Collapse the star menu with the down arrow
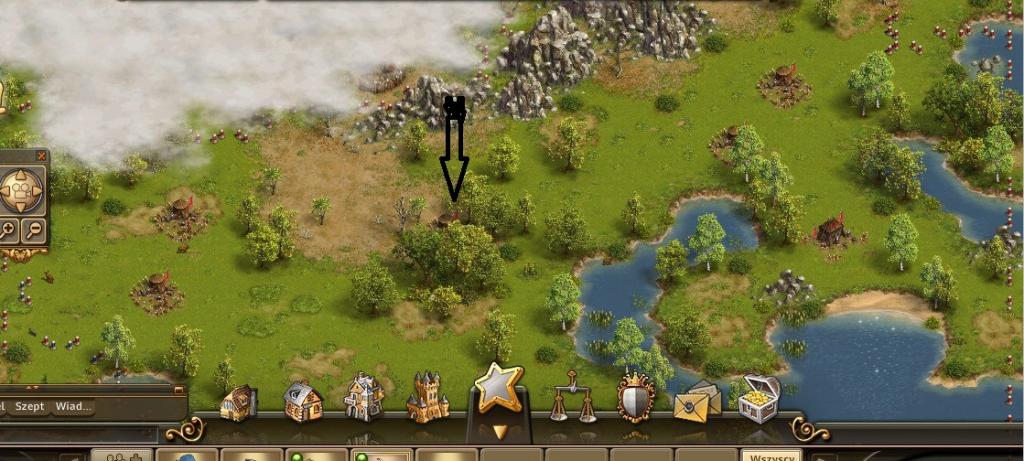 tap(499, 432)
